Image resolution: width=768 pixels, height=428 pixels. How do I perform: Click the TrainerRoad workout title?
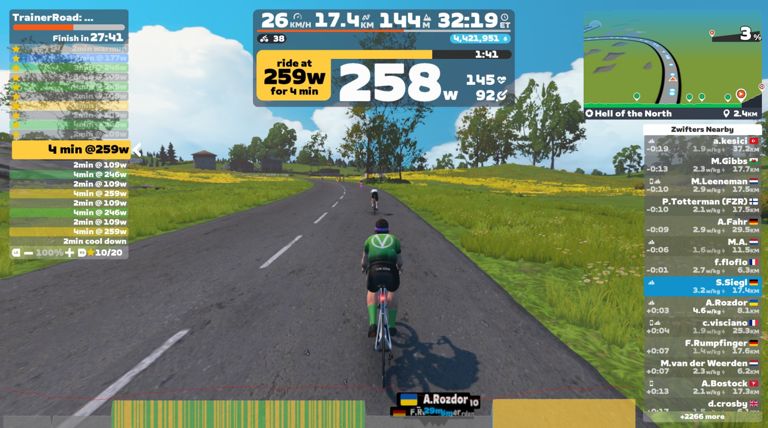pyautogui.click(x=53, y=17)
